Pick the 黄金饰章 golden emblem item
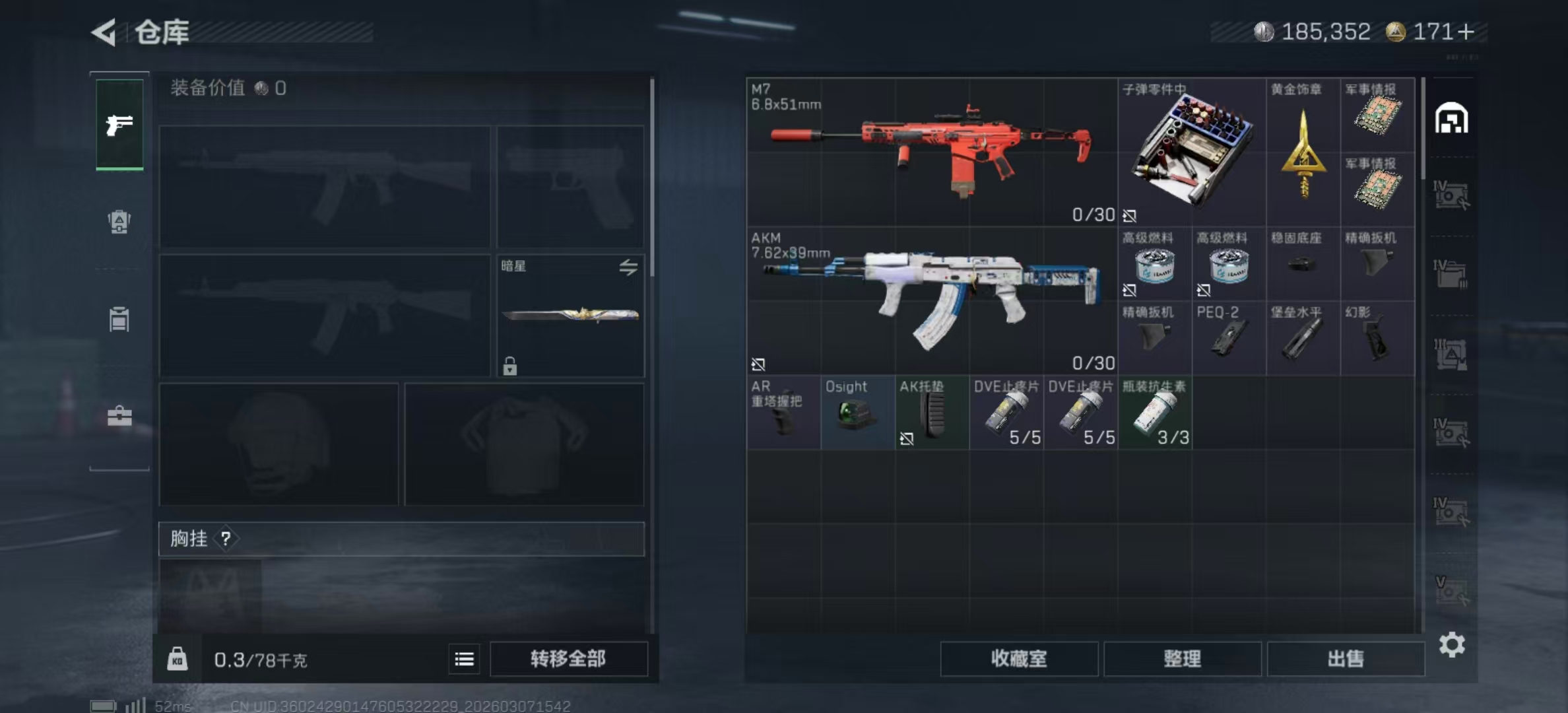Viewport: 1568px width, 713px height. [1303, 152]
